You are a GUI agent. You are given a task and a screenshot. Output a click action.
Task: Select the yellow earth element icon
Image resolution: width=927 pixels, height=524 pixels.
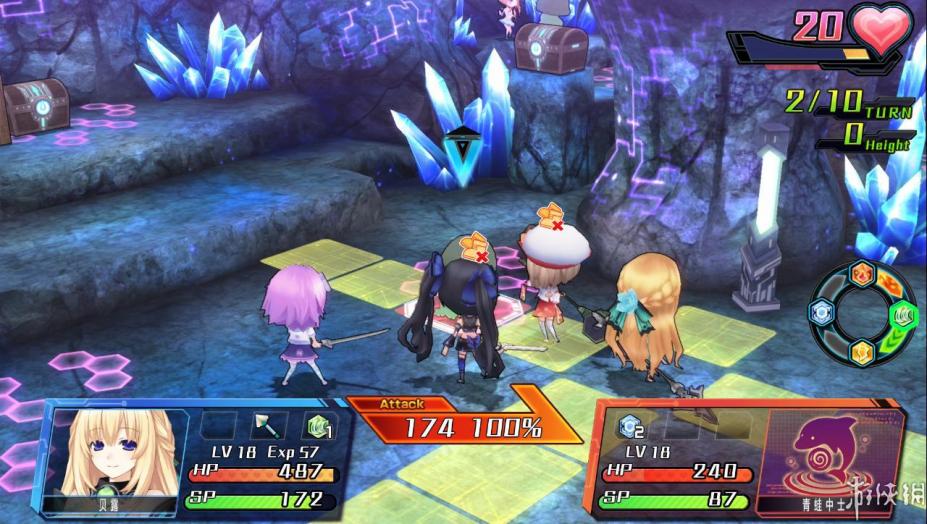[x=861, y=352]
